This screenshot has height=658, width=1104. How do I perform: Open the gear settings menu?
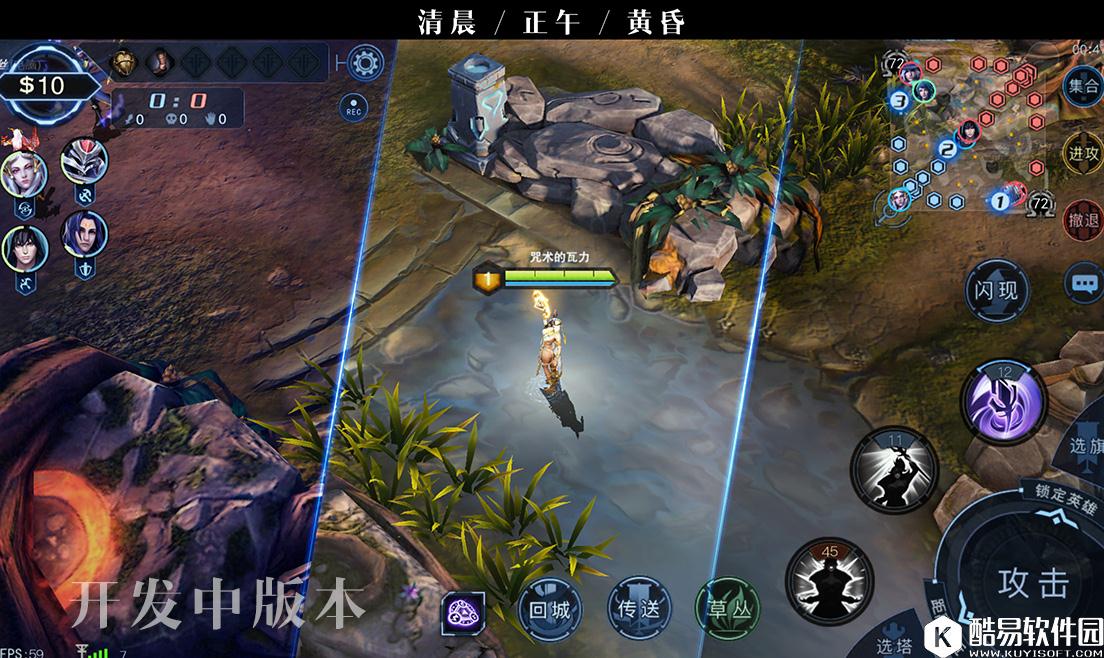click(366, 64)
